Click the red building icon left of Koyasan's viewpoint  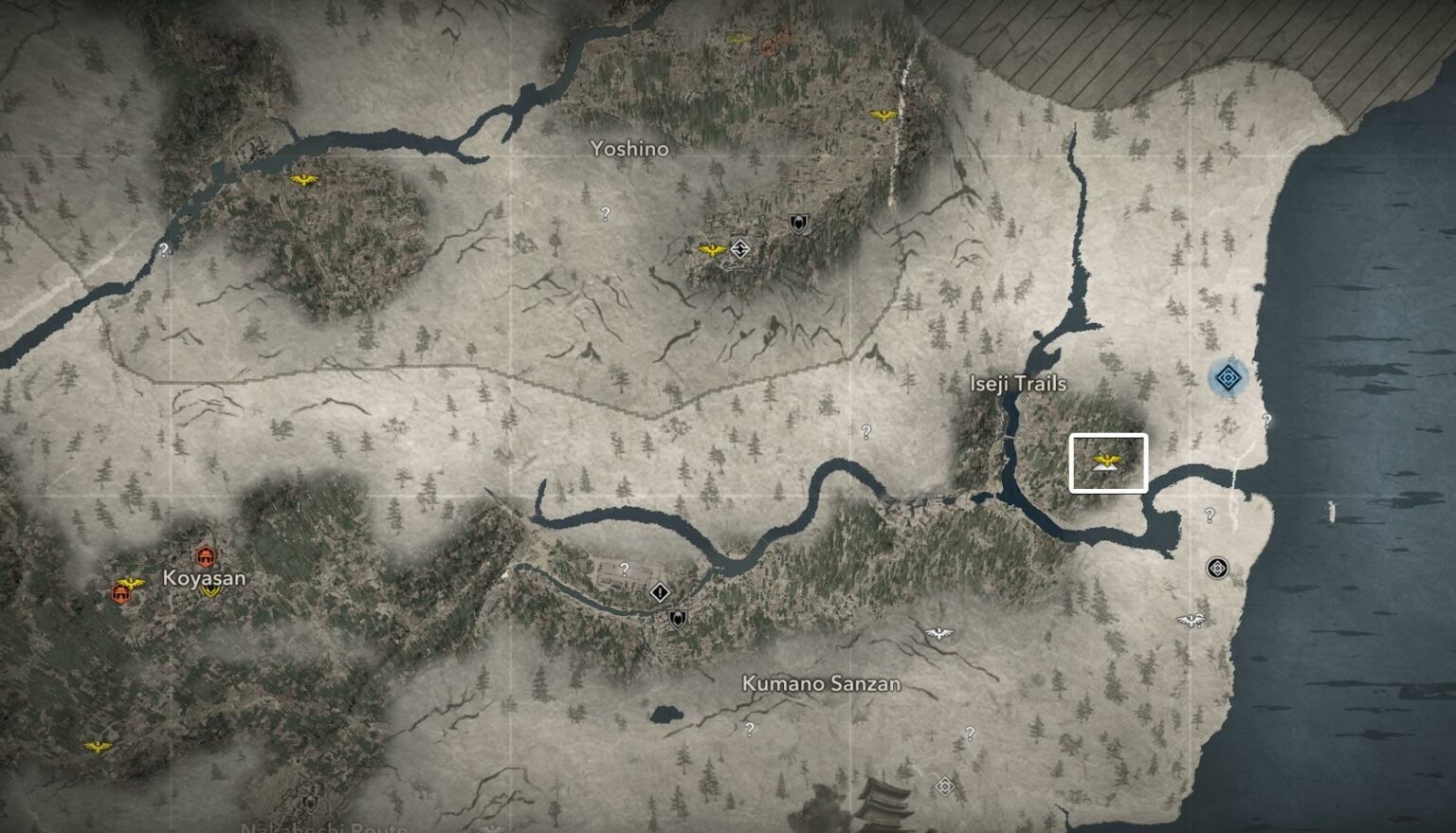[x=121, y=594]
